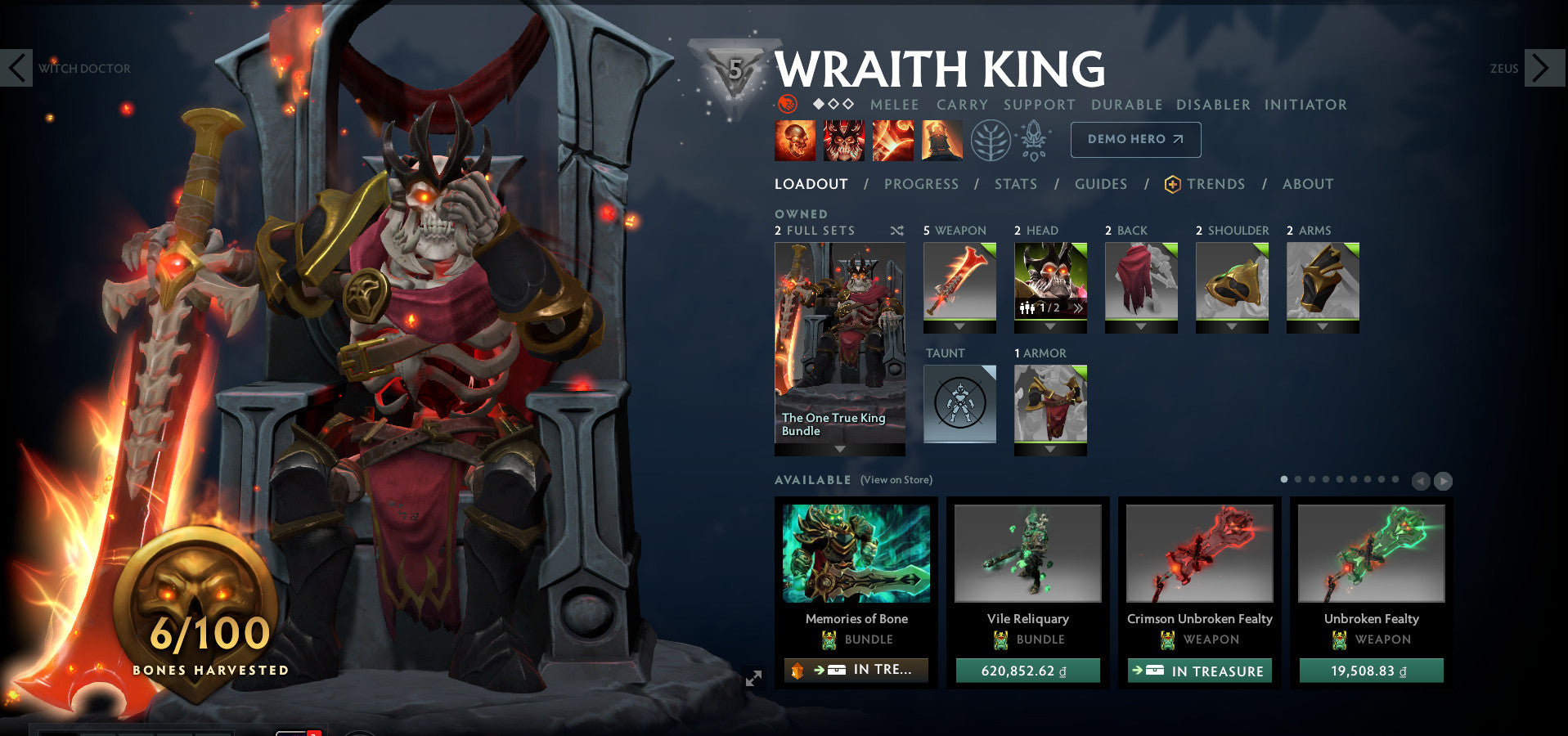This screenshot has width=1568, height=736.
Task: Click the fullscreen expand icon on hero preview
Action: (x=753, y=676)
